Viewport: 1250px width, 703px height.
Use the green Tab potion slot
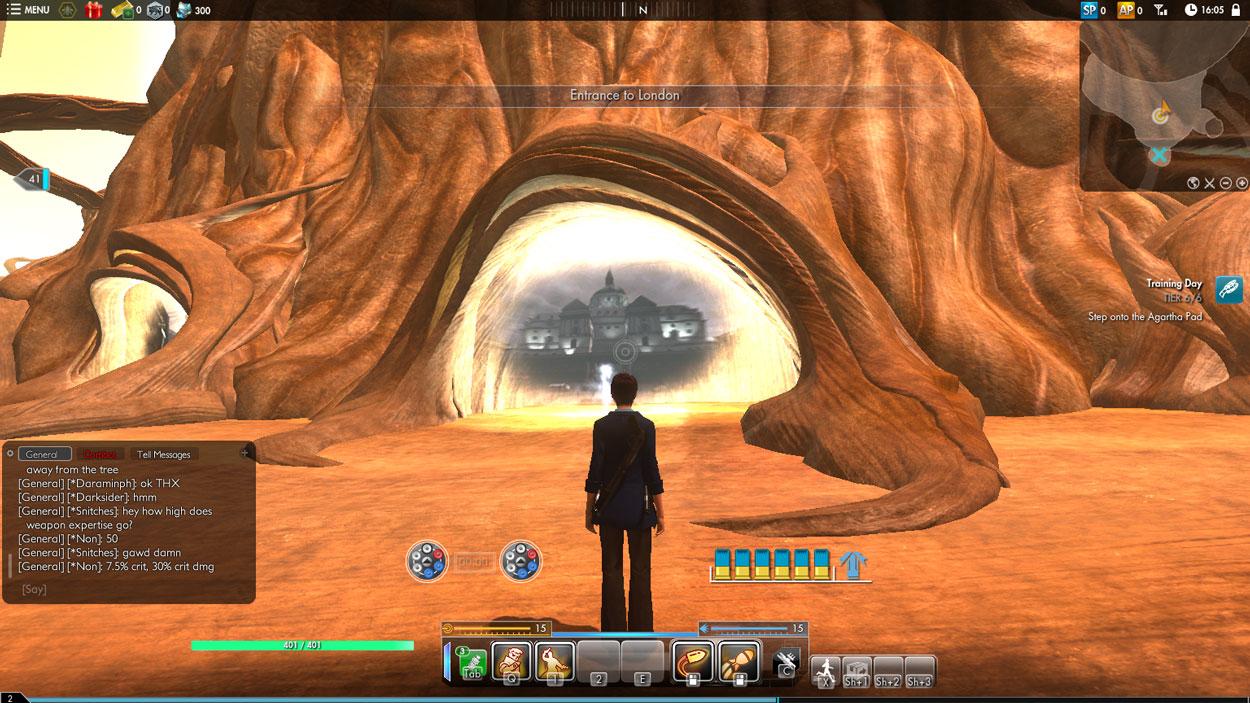coord(471,664)
